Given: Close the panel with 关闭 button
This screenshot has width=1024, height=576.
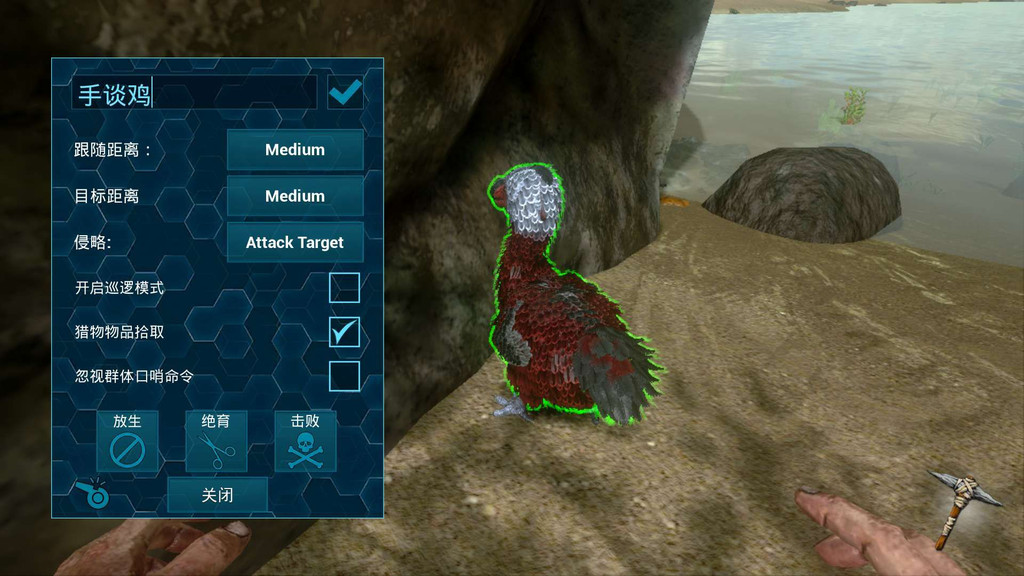Looking at the screenshot, I should click(217, 495).
